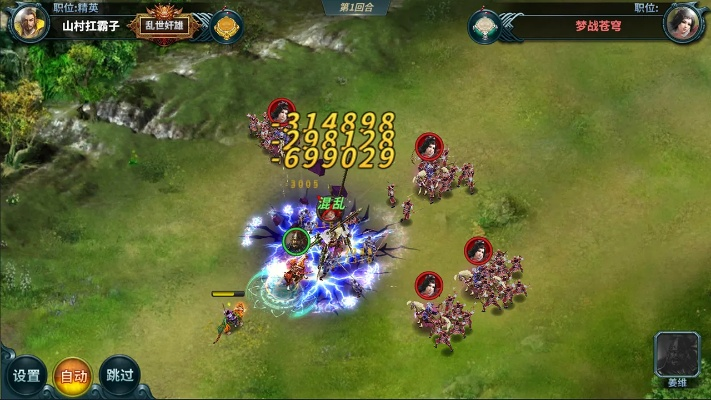Viewport: 711px width, 400px height.
Task: Skip the battle with 跳过
Action: click(118, 376)
